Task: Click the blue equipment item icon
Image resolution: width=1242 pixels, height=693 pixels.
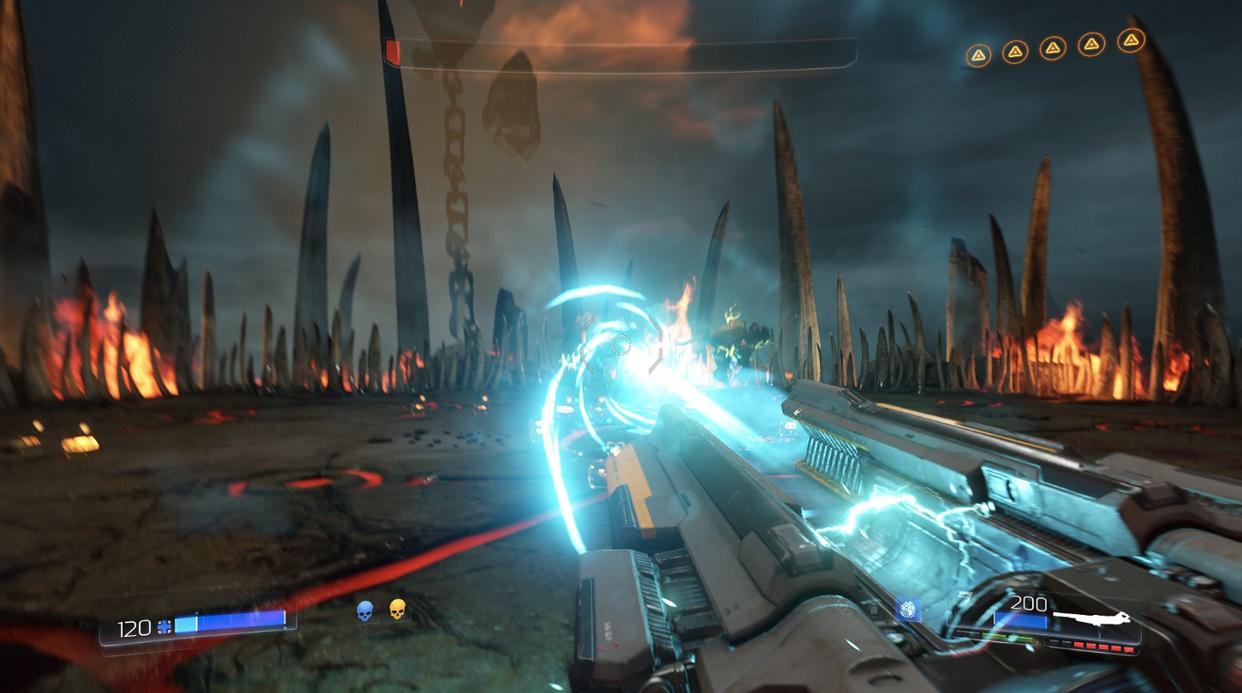Action: tap(908, 610)
